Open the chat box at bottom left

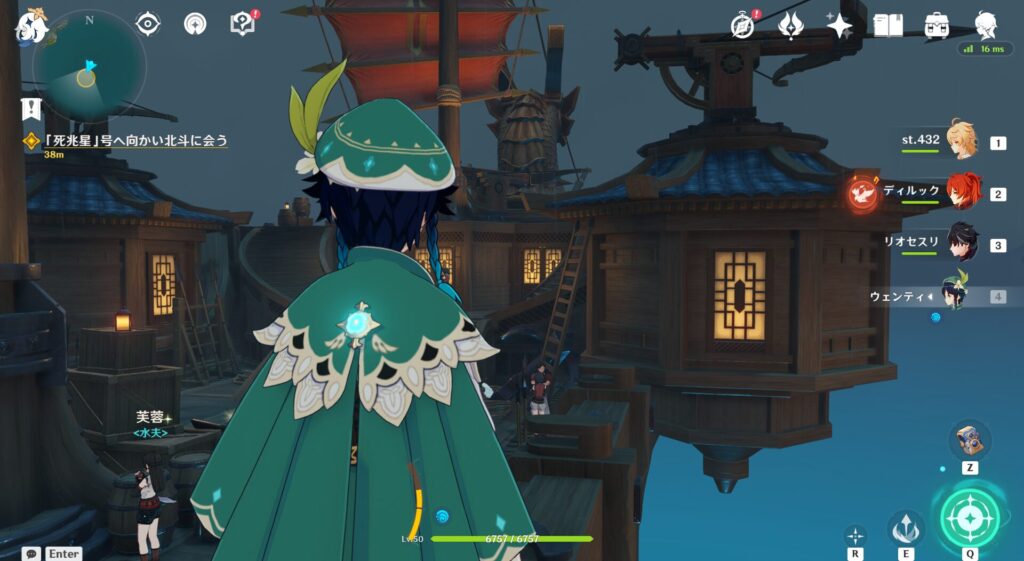pos(32,553)
